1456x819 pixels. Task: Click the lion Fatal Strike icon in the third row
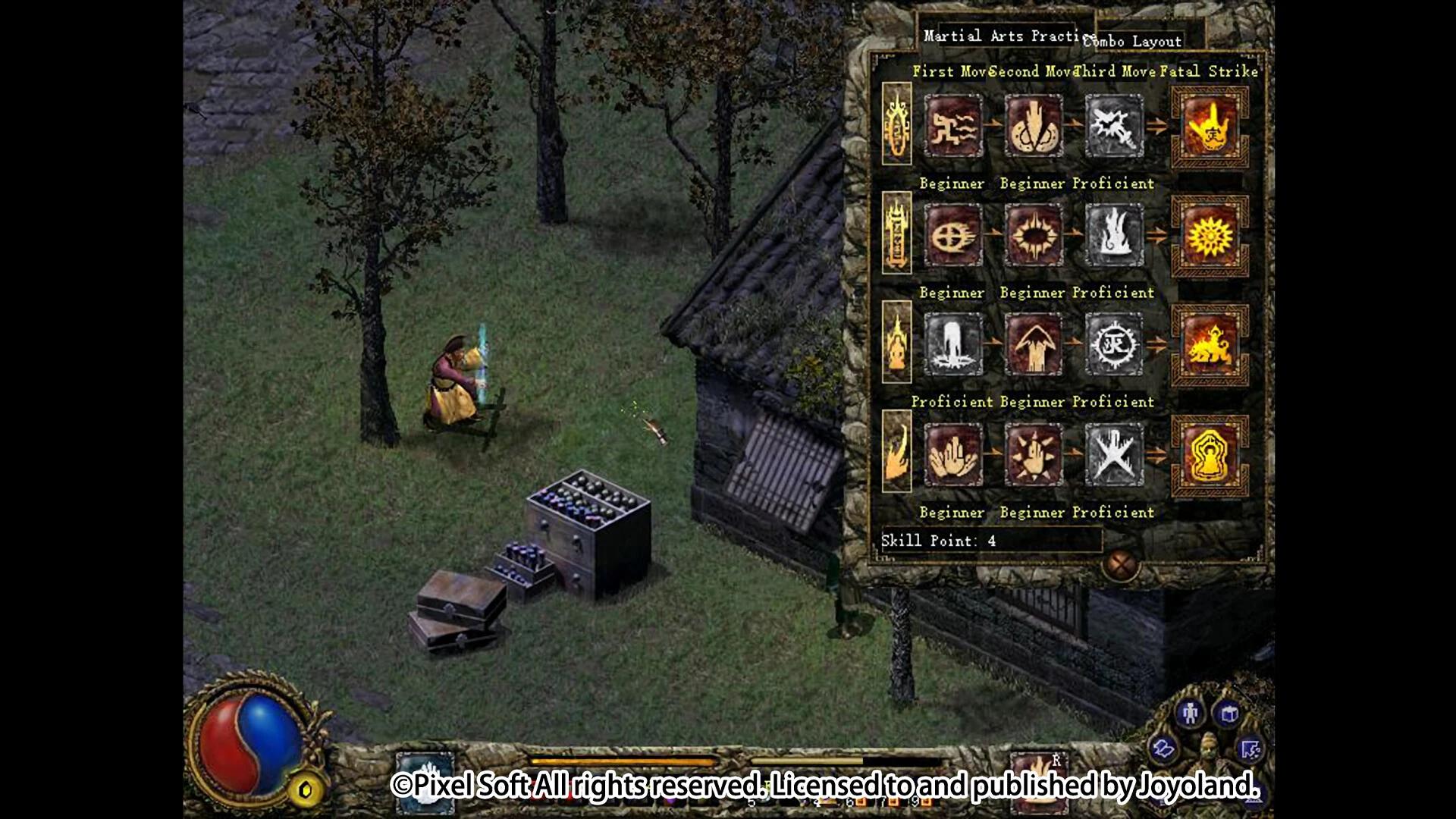pos(1210,345)
